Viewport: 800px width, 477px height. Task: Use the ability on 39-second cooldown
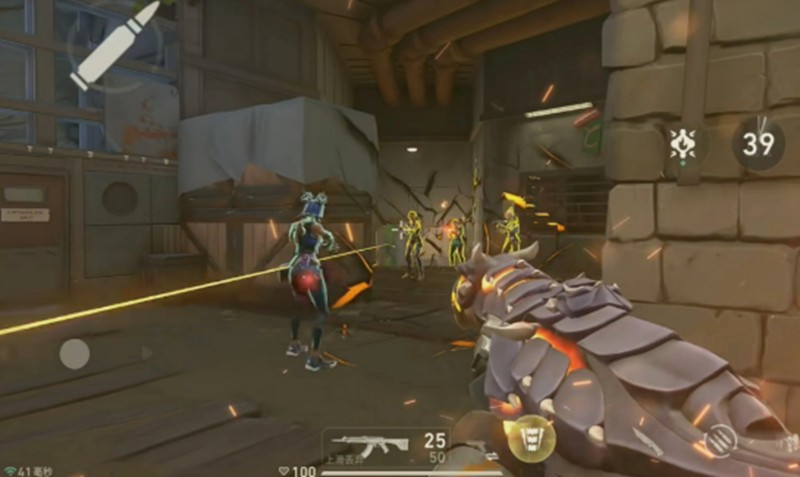tap(758, 143)
